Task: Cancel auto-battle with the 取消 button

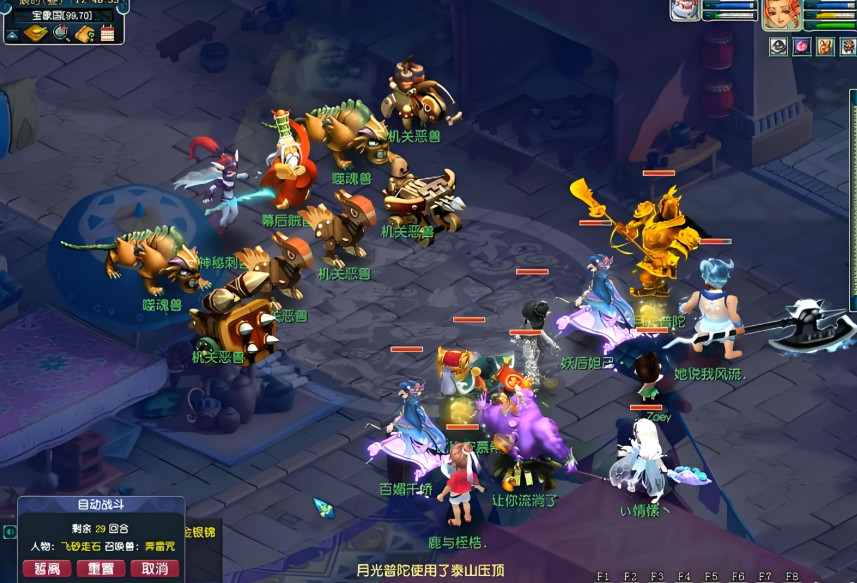Action: (154, 569)
